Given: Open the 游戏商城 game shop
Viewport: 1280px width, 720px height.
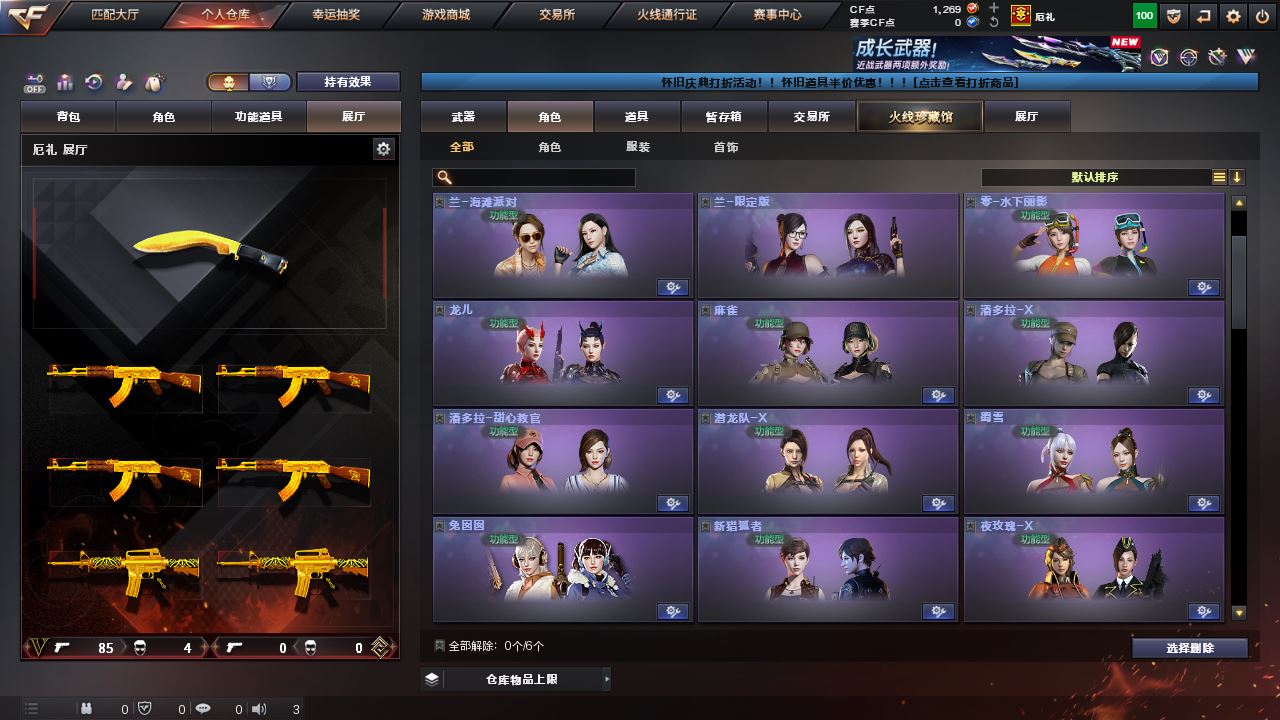Looking at the screenshot, I should (x=445, y=15).
